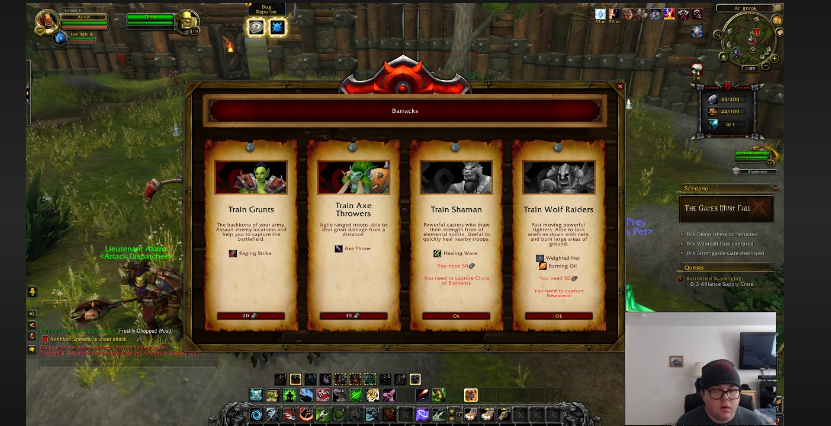831x426 pixels.
Task: Select the player character portrait
Action: [x=46, y=22]
